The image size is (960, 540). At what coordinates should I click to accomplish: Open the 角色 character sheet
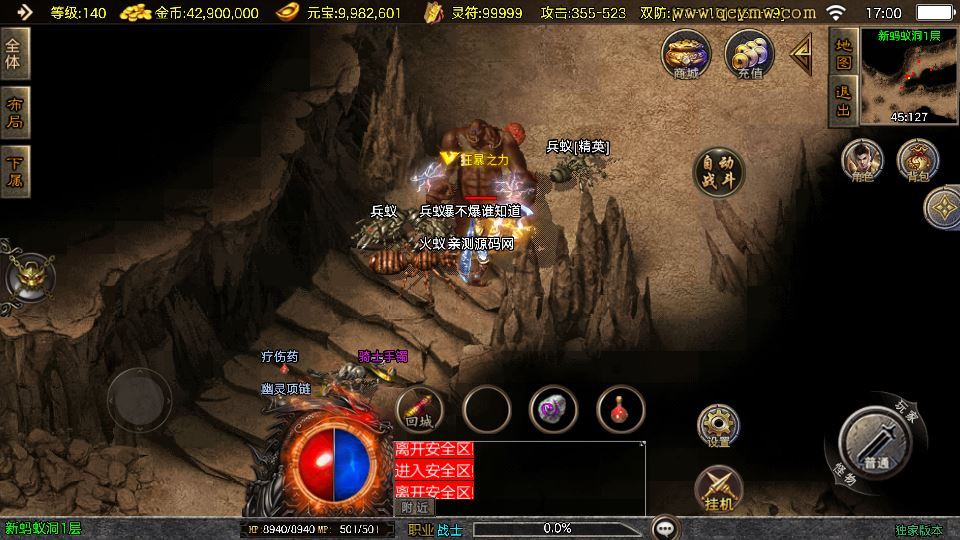(861, 162)
